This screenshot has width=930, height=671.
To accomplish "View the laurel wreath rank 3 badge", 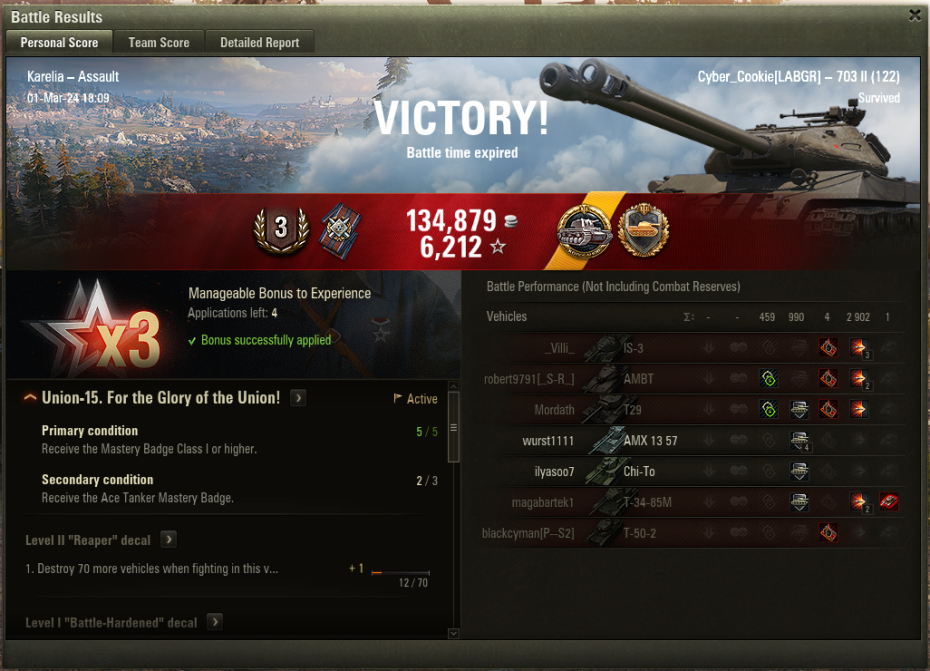I will [280, 229].
